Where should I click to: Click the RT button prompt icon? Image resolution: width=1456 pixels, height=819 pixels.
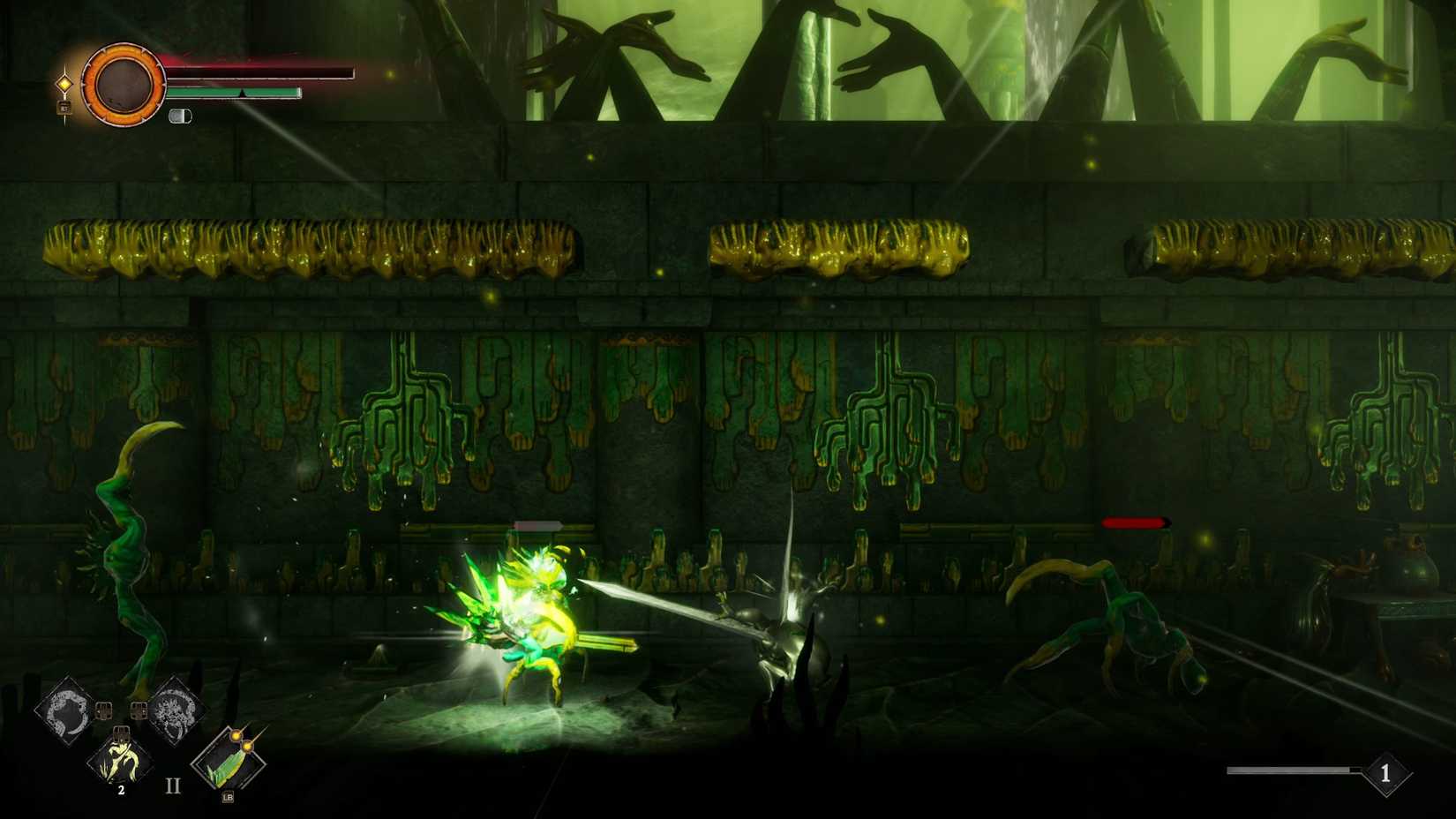click(64, 108)
